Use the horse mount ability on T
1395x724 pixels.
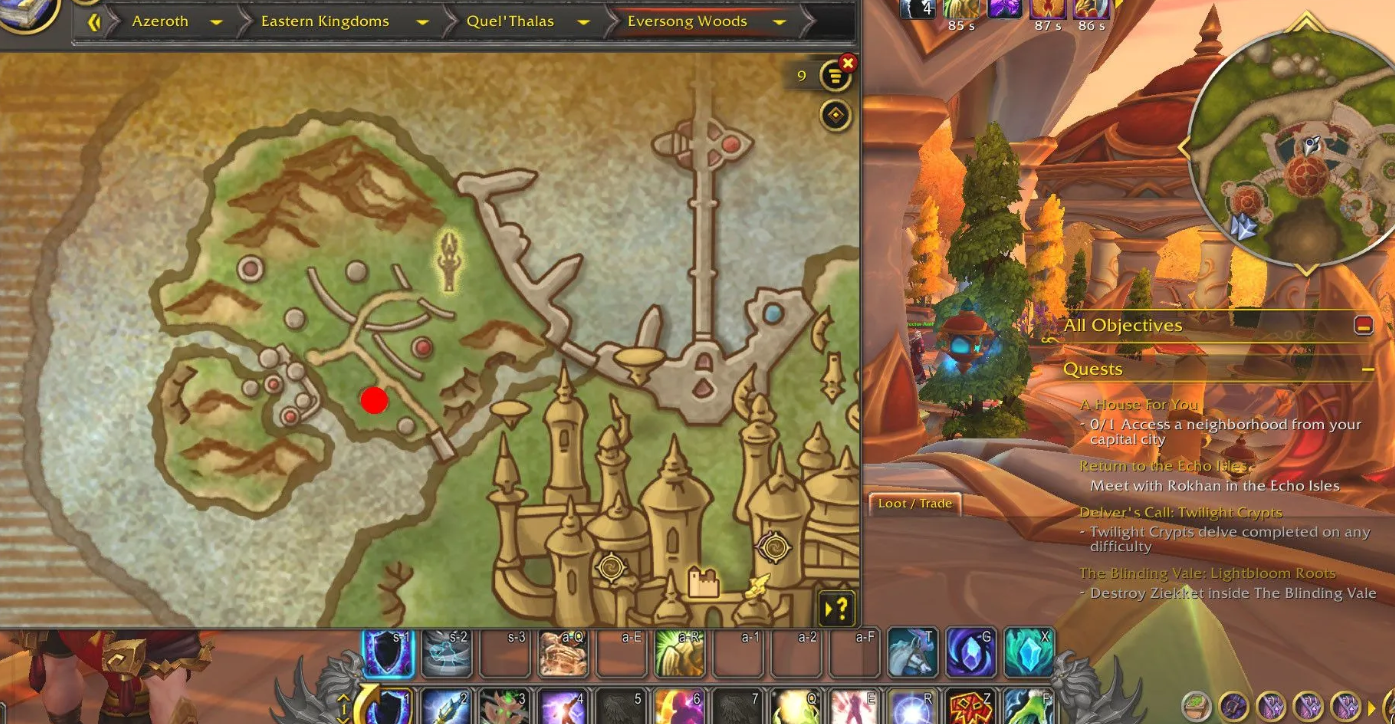coord(912,652)
